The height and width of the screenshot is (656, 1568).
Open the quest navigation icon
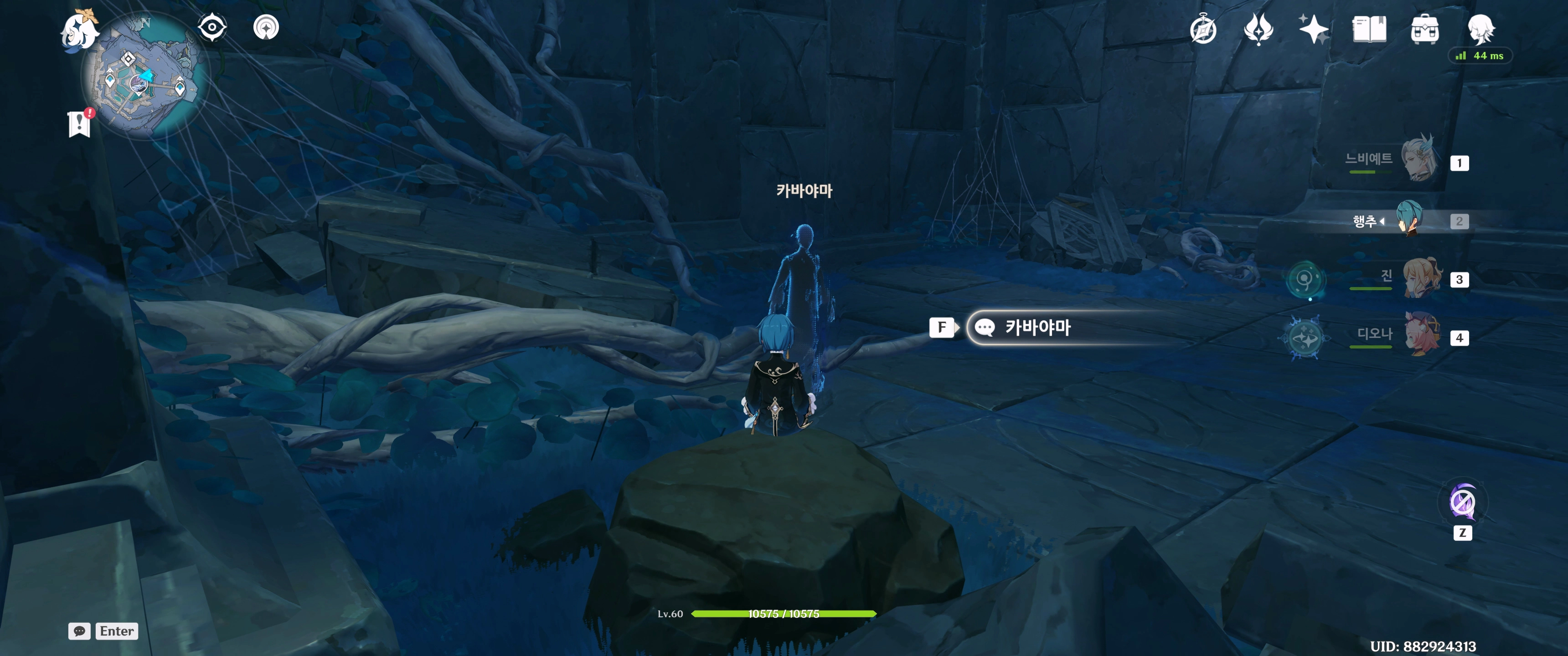tap(266, 27)
